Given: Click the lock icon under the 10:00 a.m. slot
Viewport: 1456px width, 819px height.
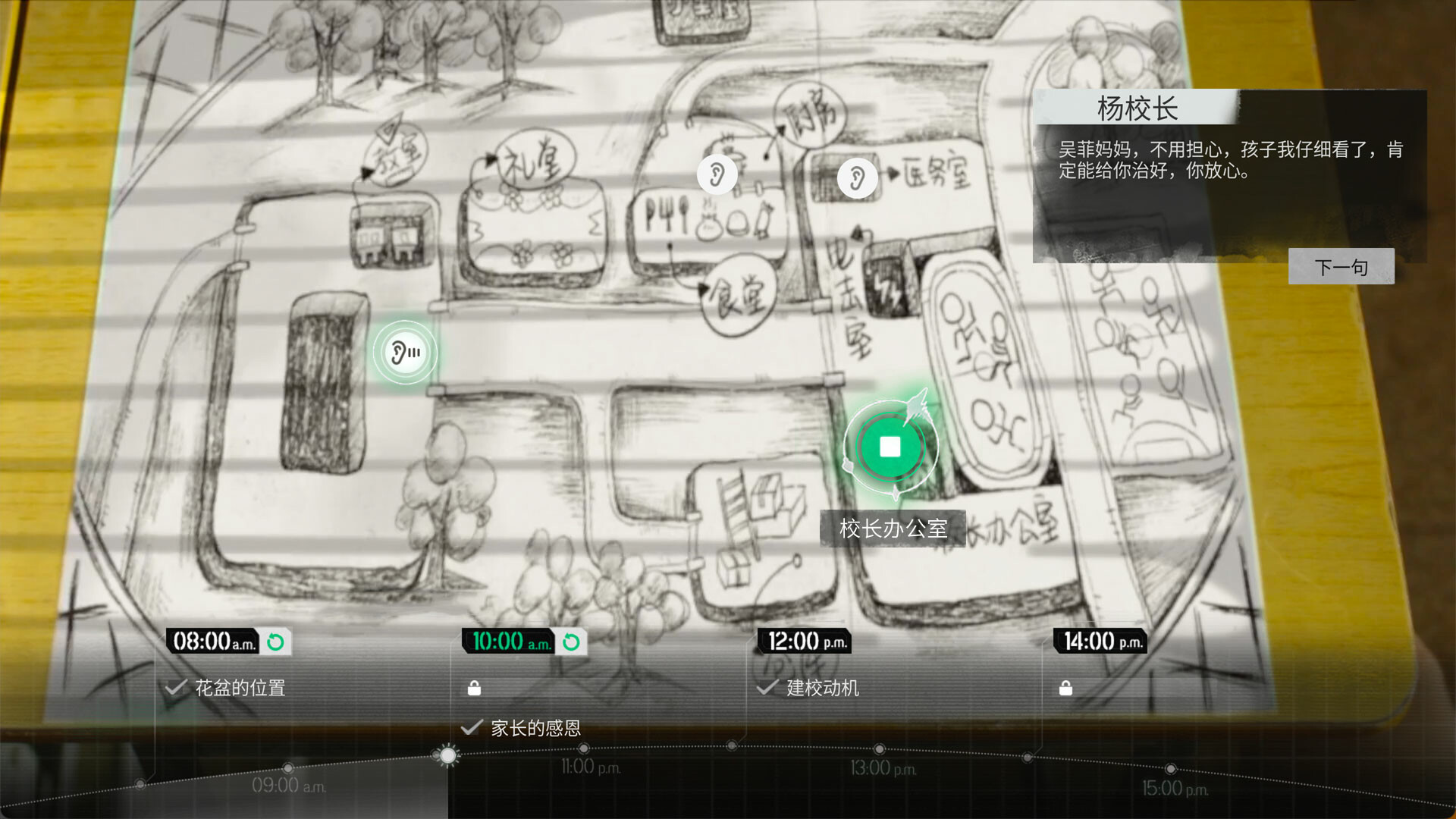Looking at the screenshot, I should [475, 688].
